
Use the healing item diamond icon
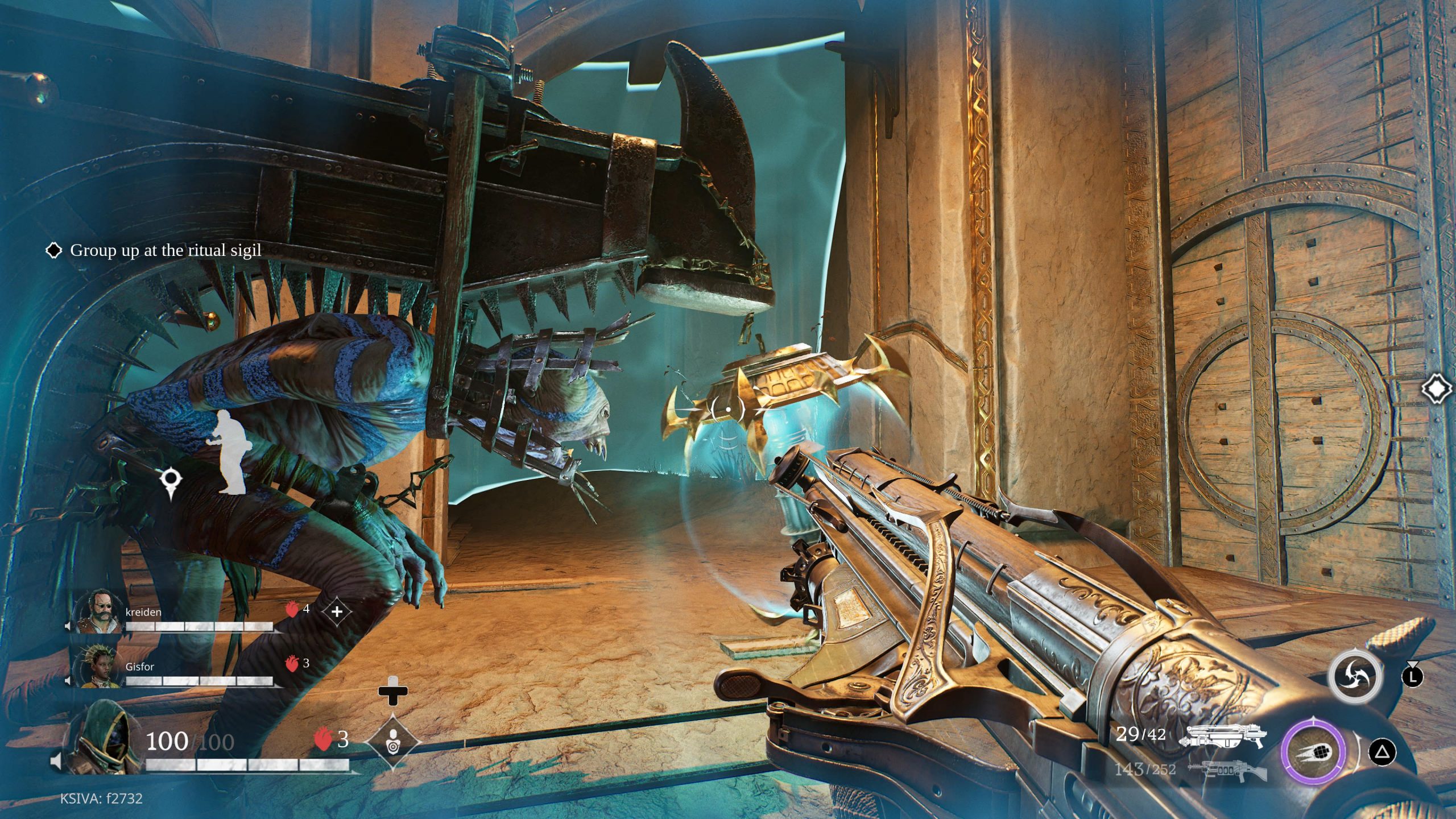[392, 742]
